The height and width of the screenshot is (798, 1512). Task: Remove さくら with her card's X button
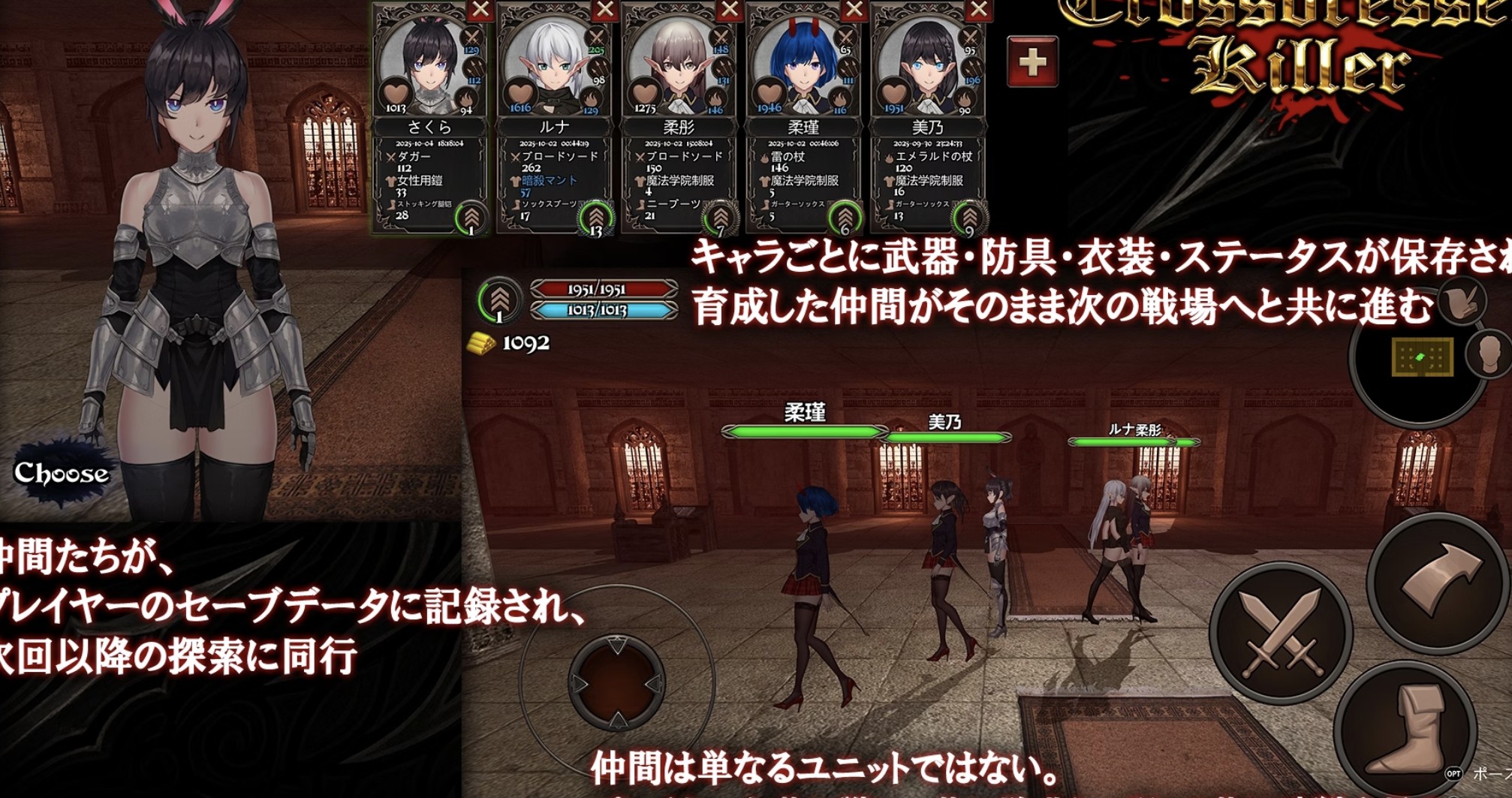click(480, 10)
